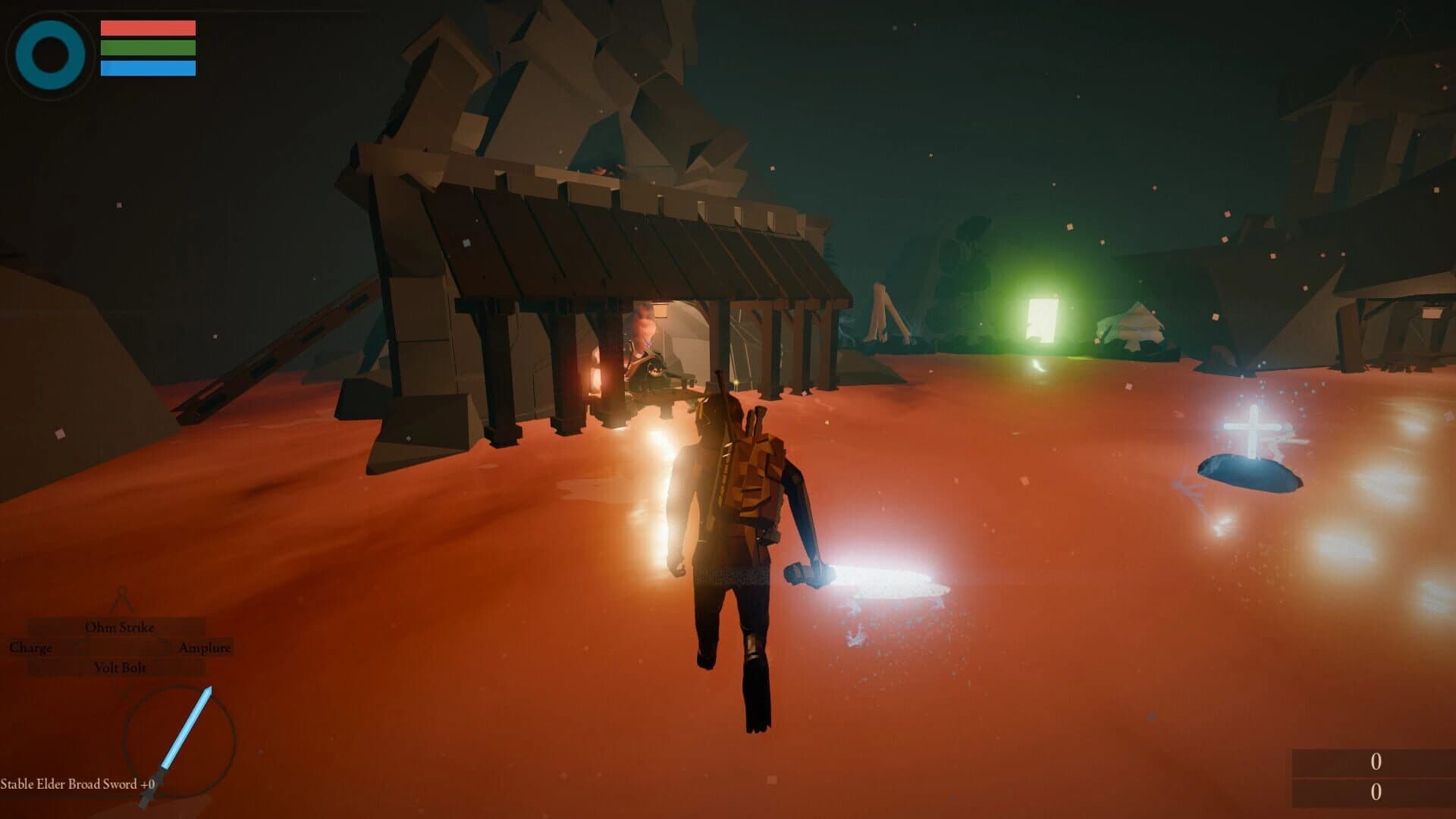Toggle the red health bar display
1456x819 pixels.
149,29
